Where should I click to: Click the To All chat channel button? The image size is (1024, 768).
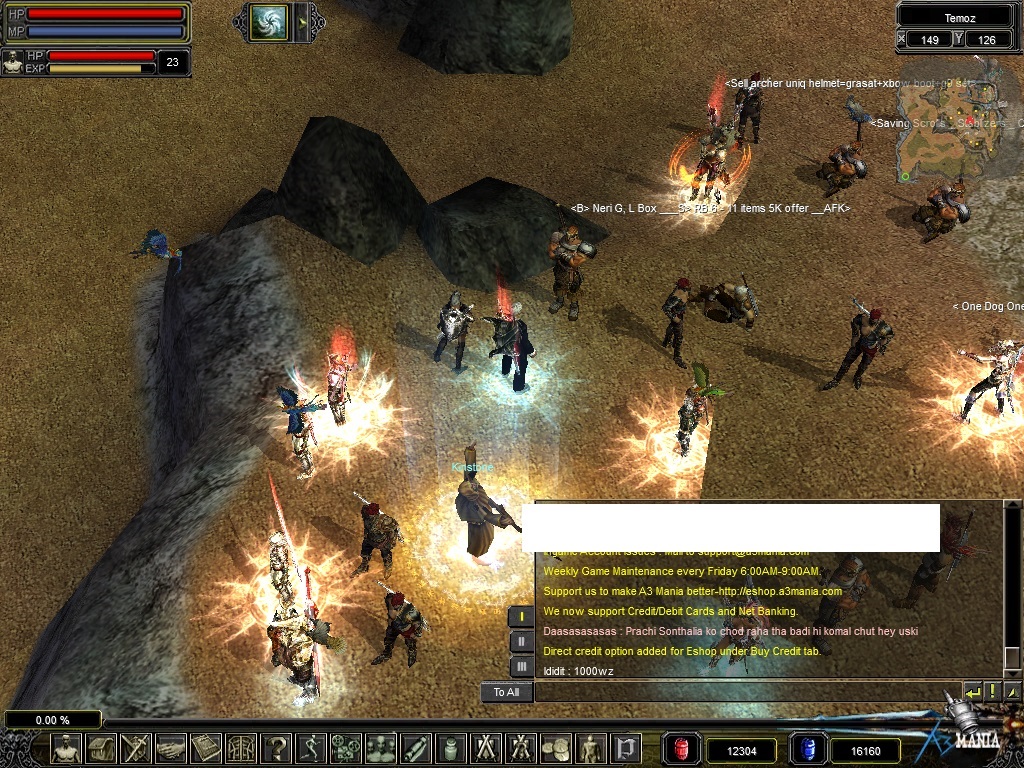(506, 692)
